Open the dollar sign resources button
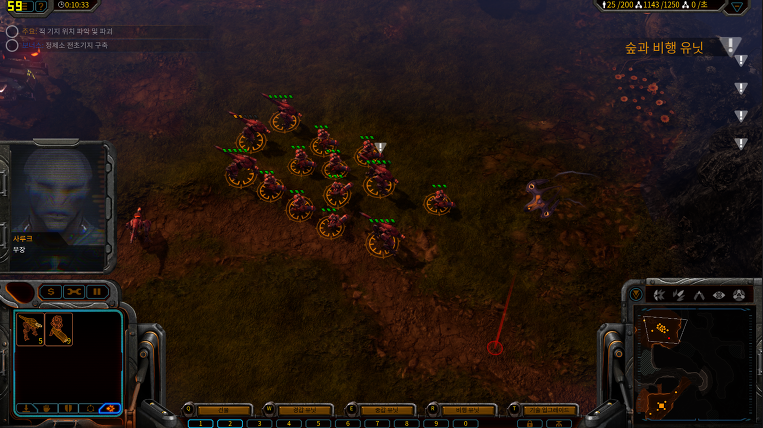763x428 pixels. 50,291
